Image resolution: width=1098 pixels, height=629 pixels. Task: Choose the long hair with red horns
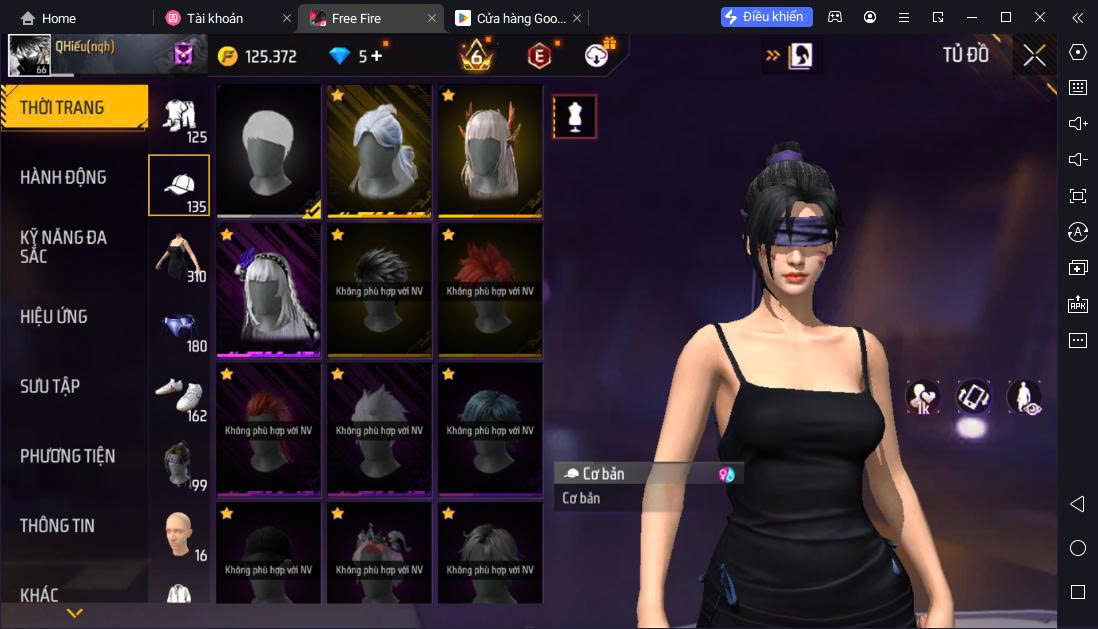490,150
